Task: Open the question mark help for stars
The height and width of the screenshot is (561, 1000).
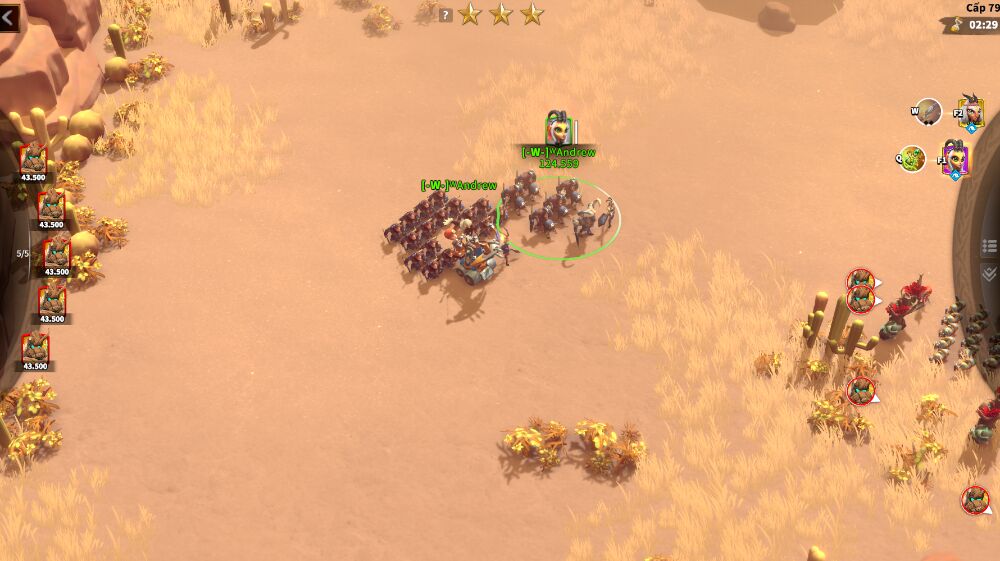Action: pyautogui.click(x=445, y=15)
